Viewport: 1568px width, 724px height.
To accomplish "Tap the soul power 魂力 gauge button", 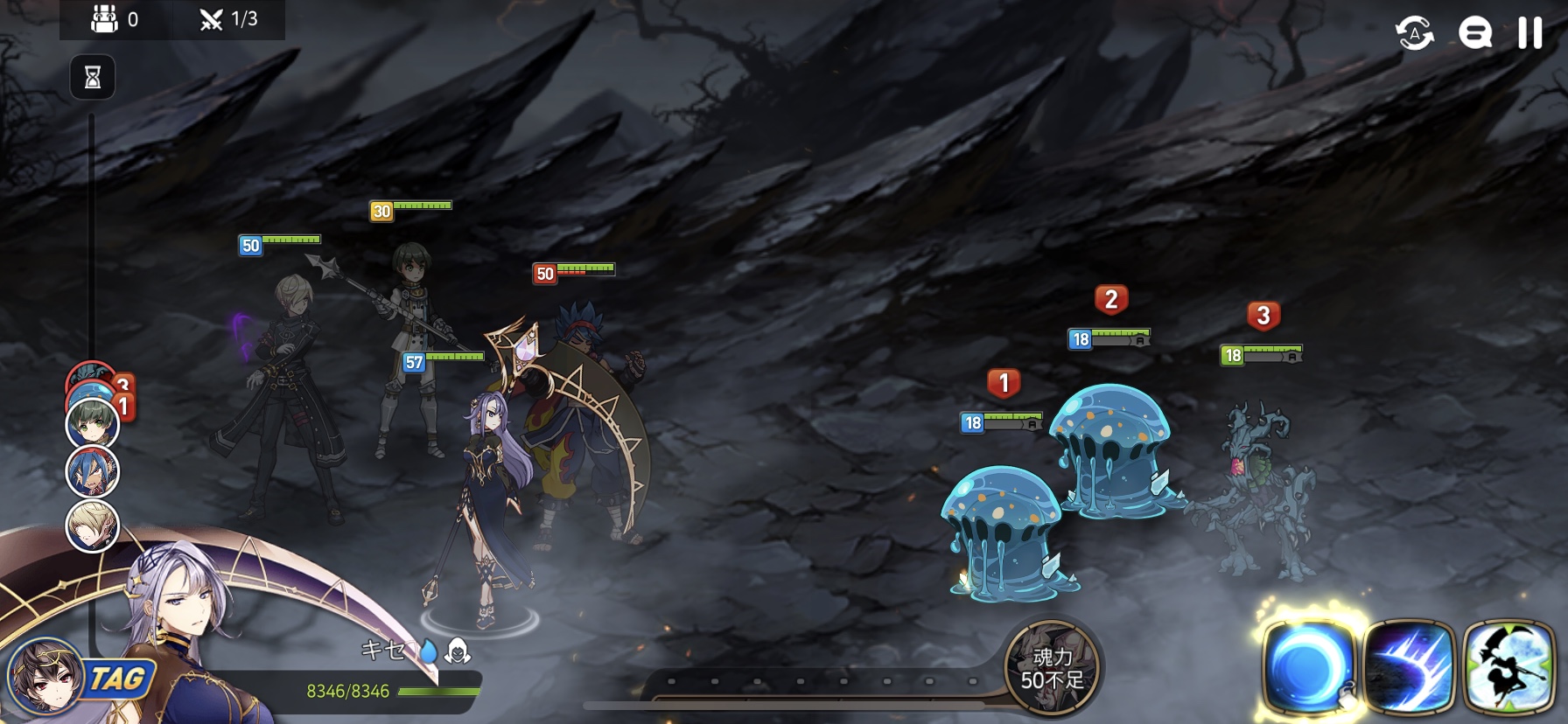I will pos(1052,668).
